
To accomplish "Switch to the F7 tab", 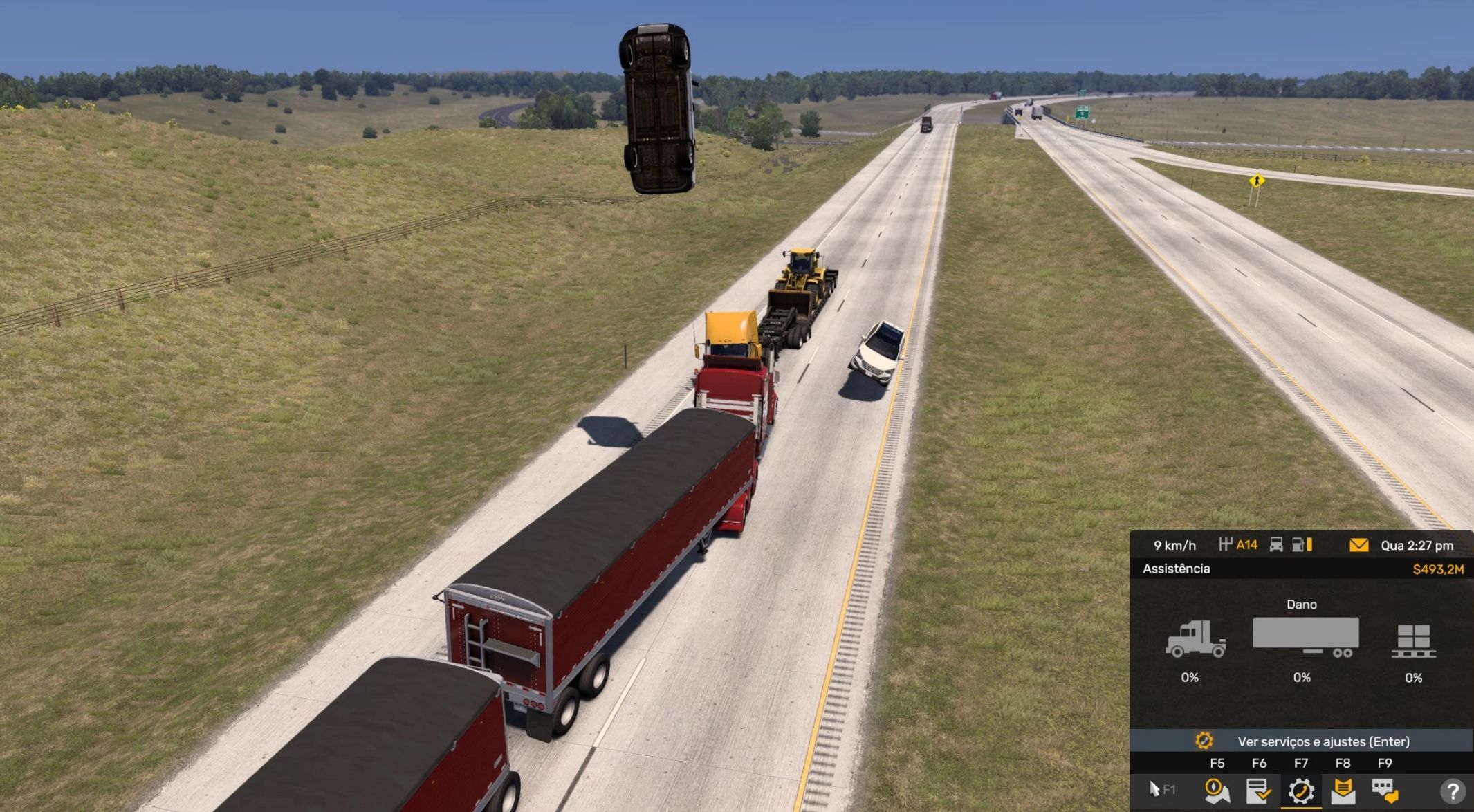I will click(1301, 762).
